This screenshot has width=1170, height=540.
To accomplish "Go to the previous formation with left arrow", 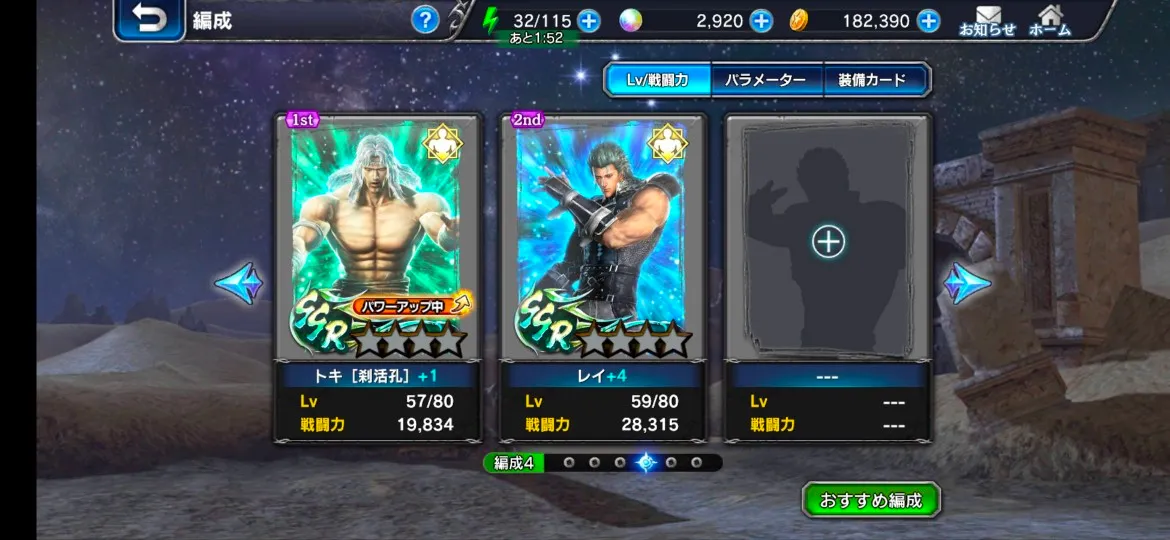I will tap(238, 283).
